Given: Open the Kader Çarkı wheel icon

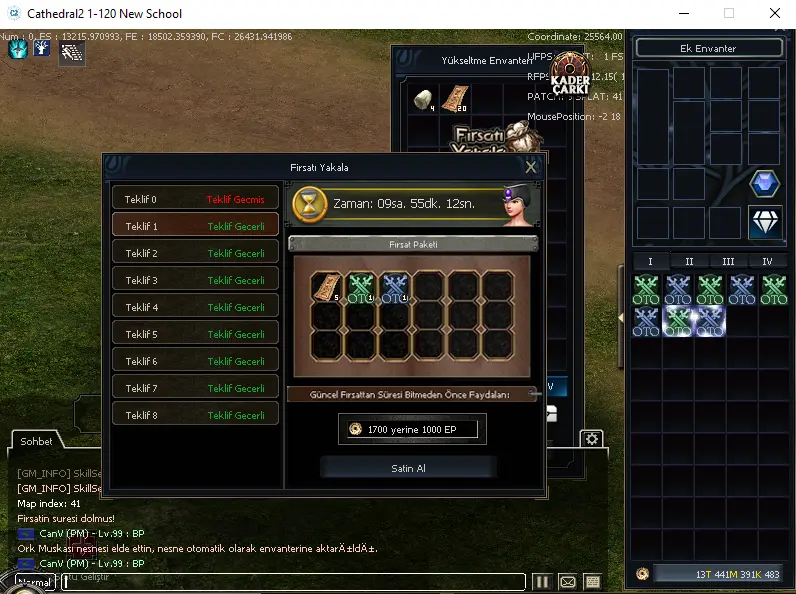Looking at the screenshot, I should tap(569, 72).
